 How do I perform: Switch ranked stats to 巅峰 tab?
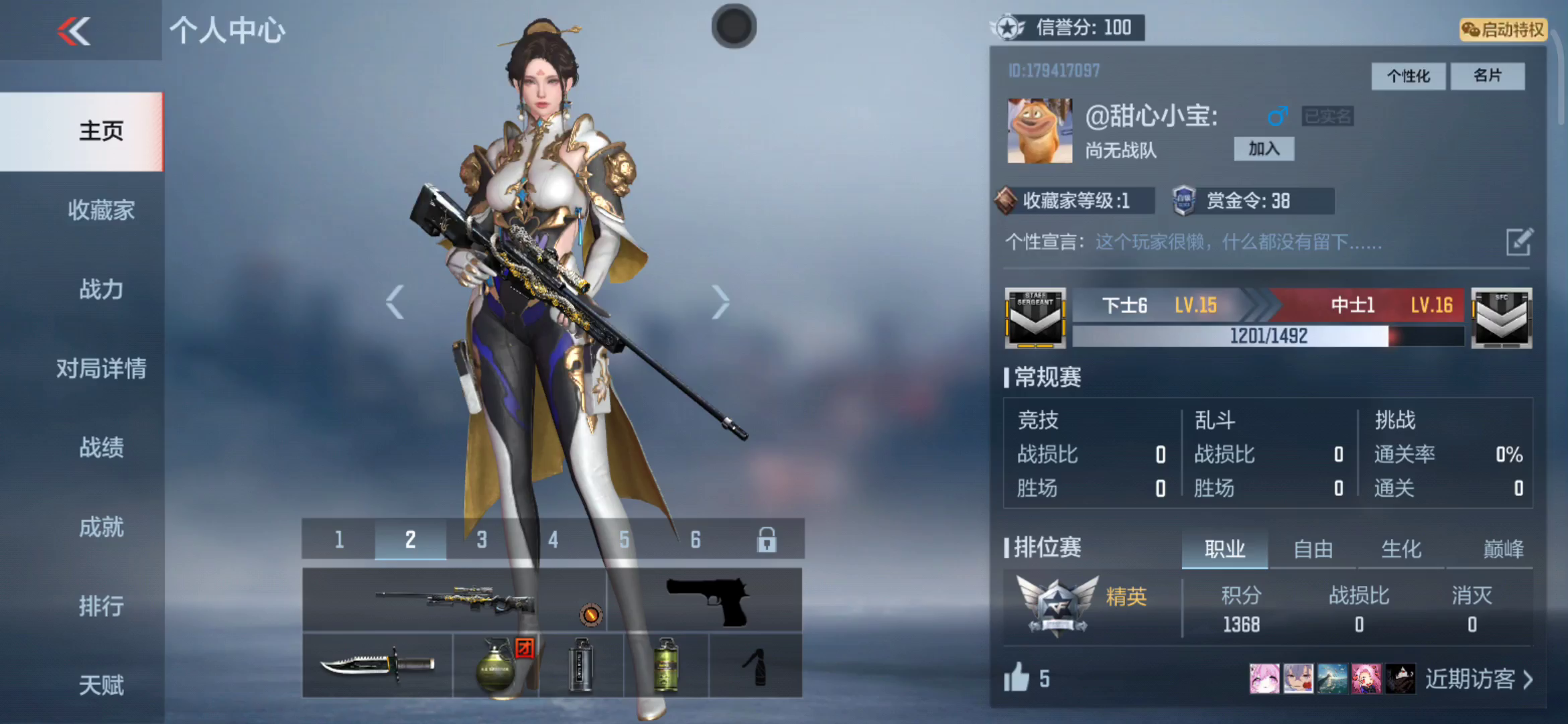(x=1503, y=550)
